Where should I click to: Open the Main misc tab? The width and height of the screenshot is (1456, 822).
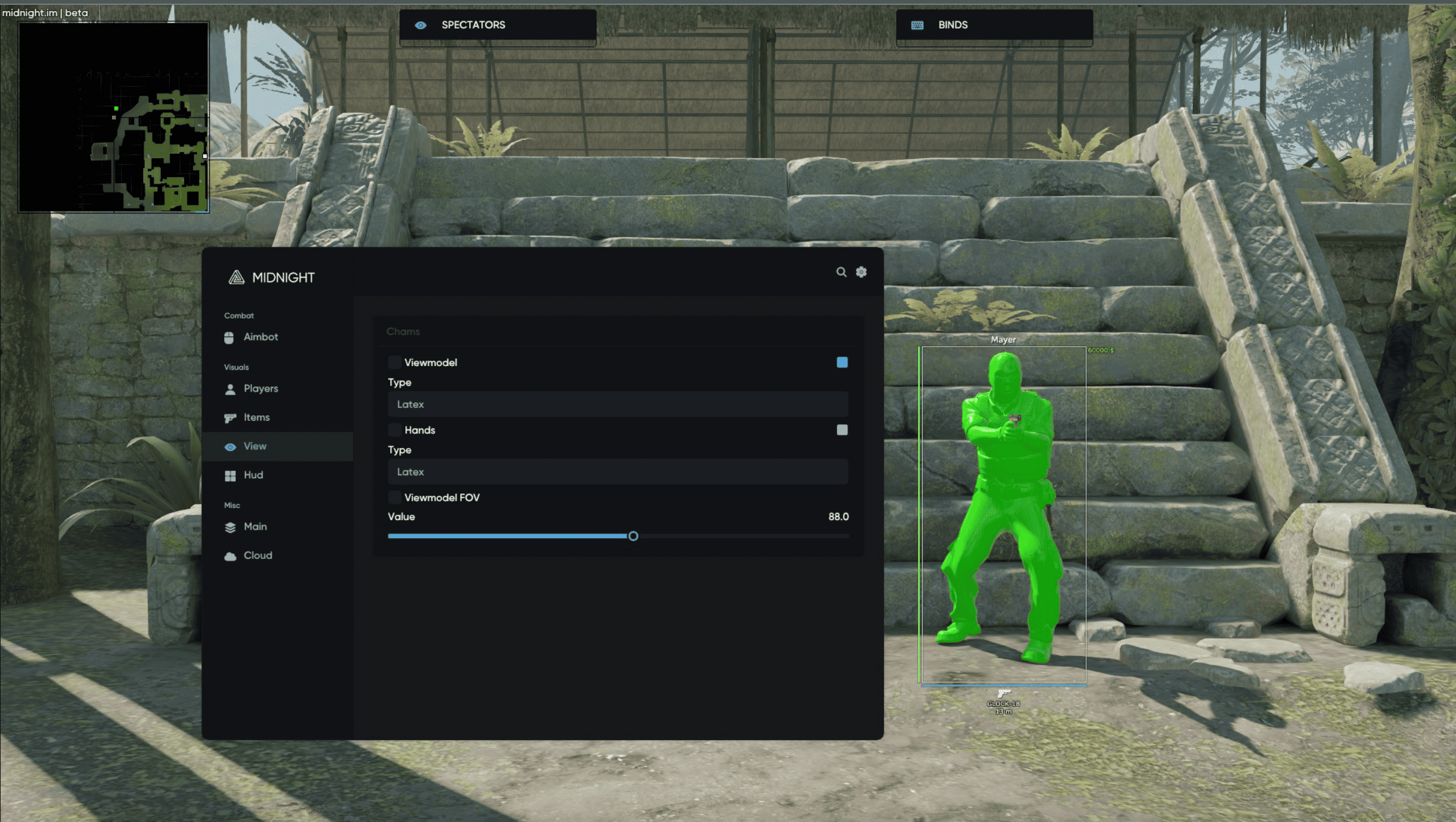click(x=255, y=527)
